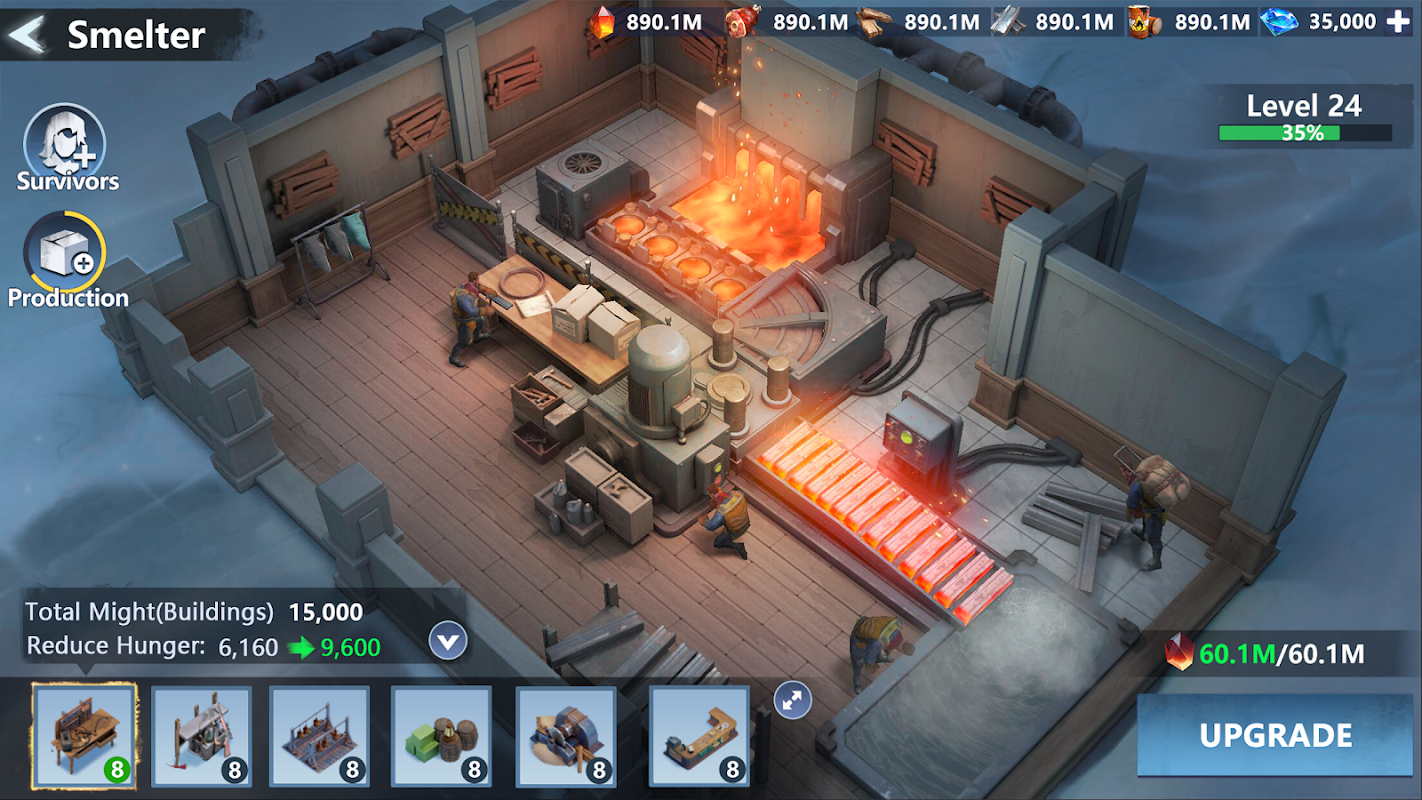Open the Production panel
The height and width of the screenshot is (800, 1422).
pyautogui.click(x=66, y=256)
